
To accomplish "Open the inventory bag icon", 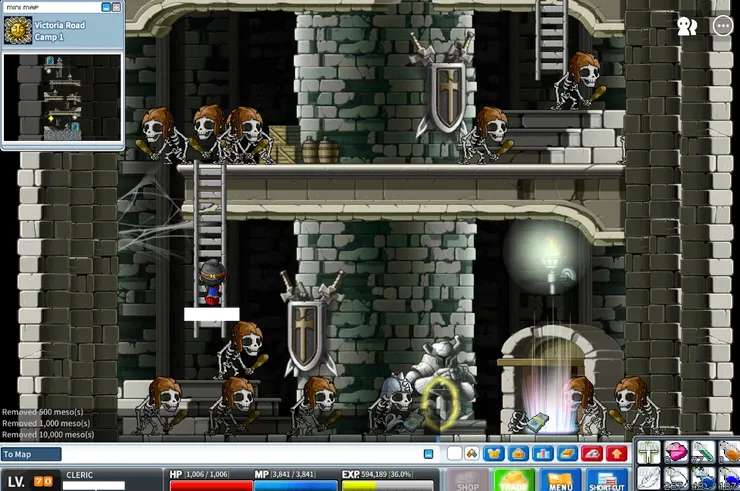I will point(518,454).
